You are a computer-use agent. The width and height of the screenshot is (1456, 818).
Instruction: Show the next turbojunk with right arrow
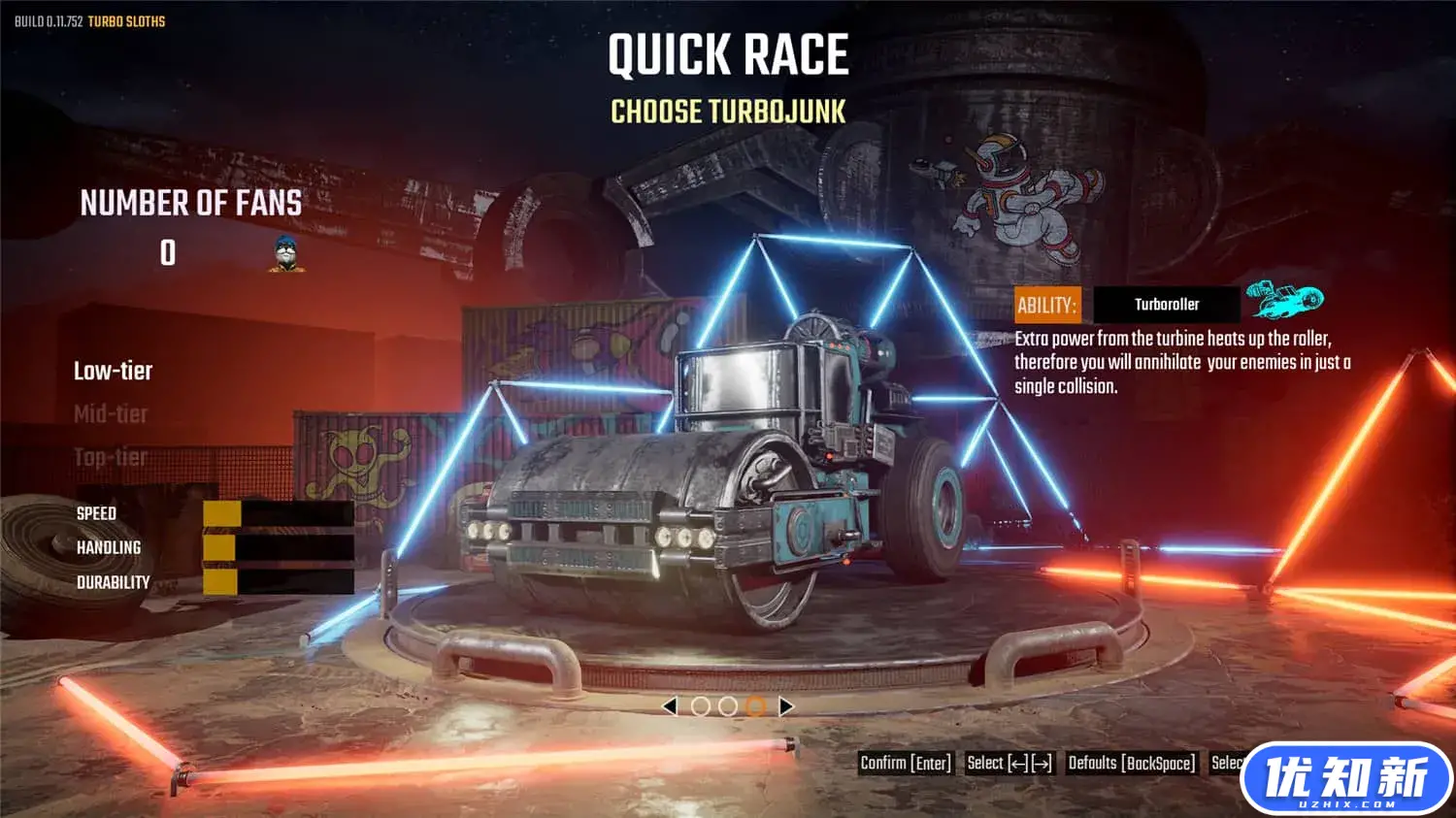tap(786, 706)
